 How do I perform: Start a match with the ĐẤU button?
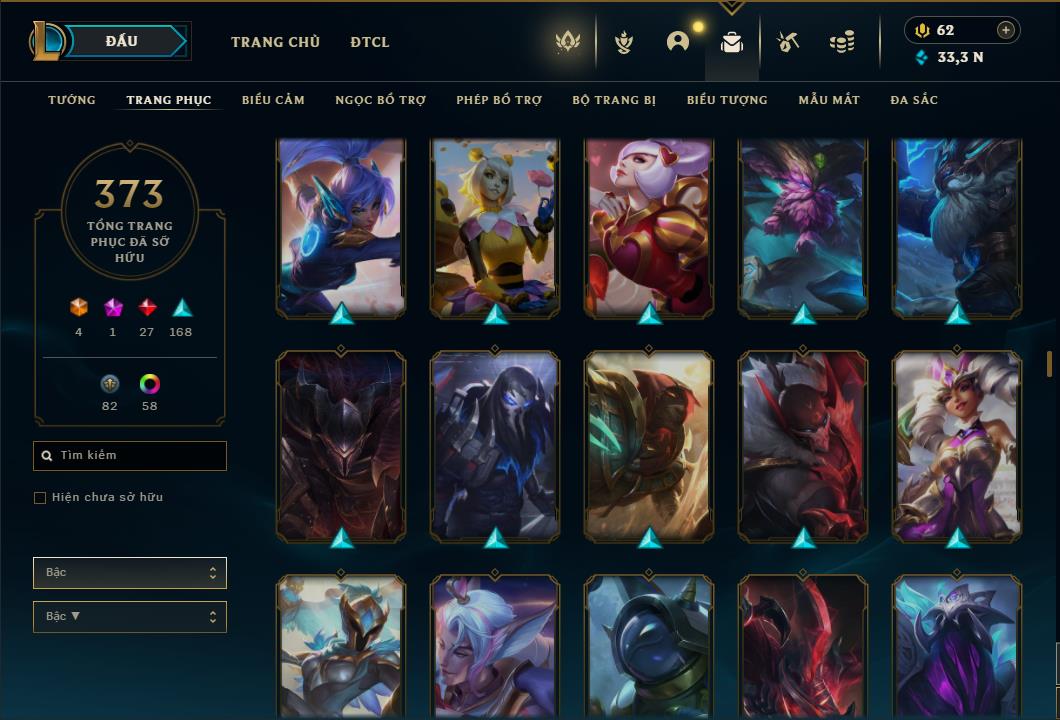click(122, 41)
